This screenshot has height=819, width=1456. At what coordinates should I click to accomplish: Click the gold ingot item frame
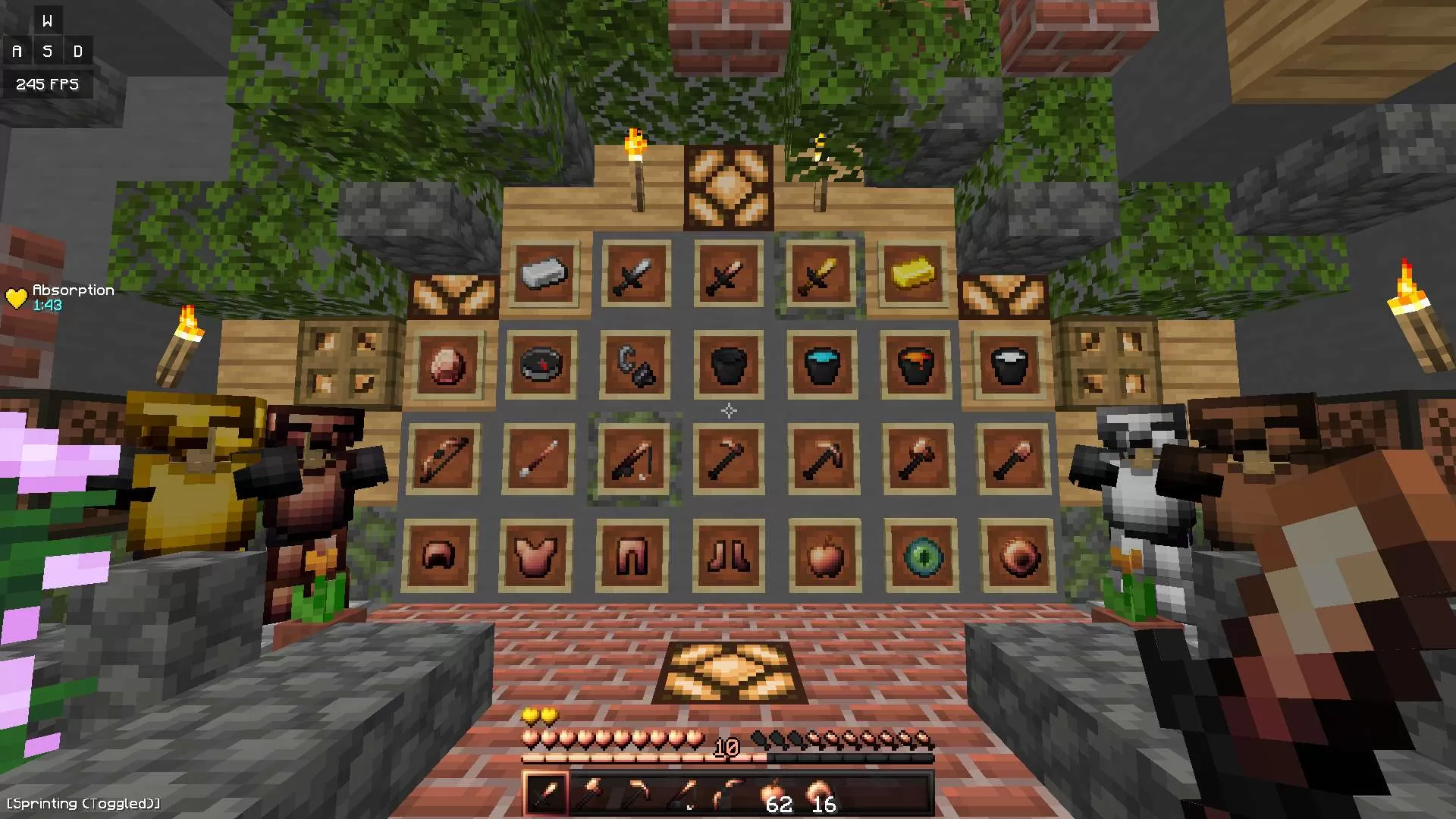tap(914, 275)
